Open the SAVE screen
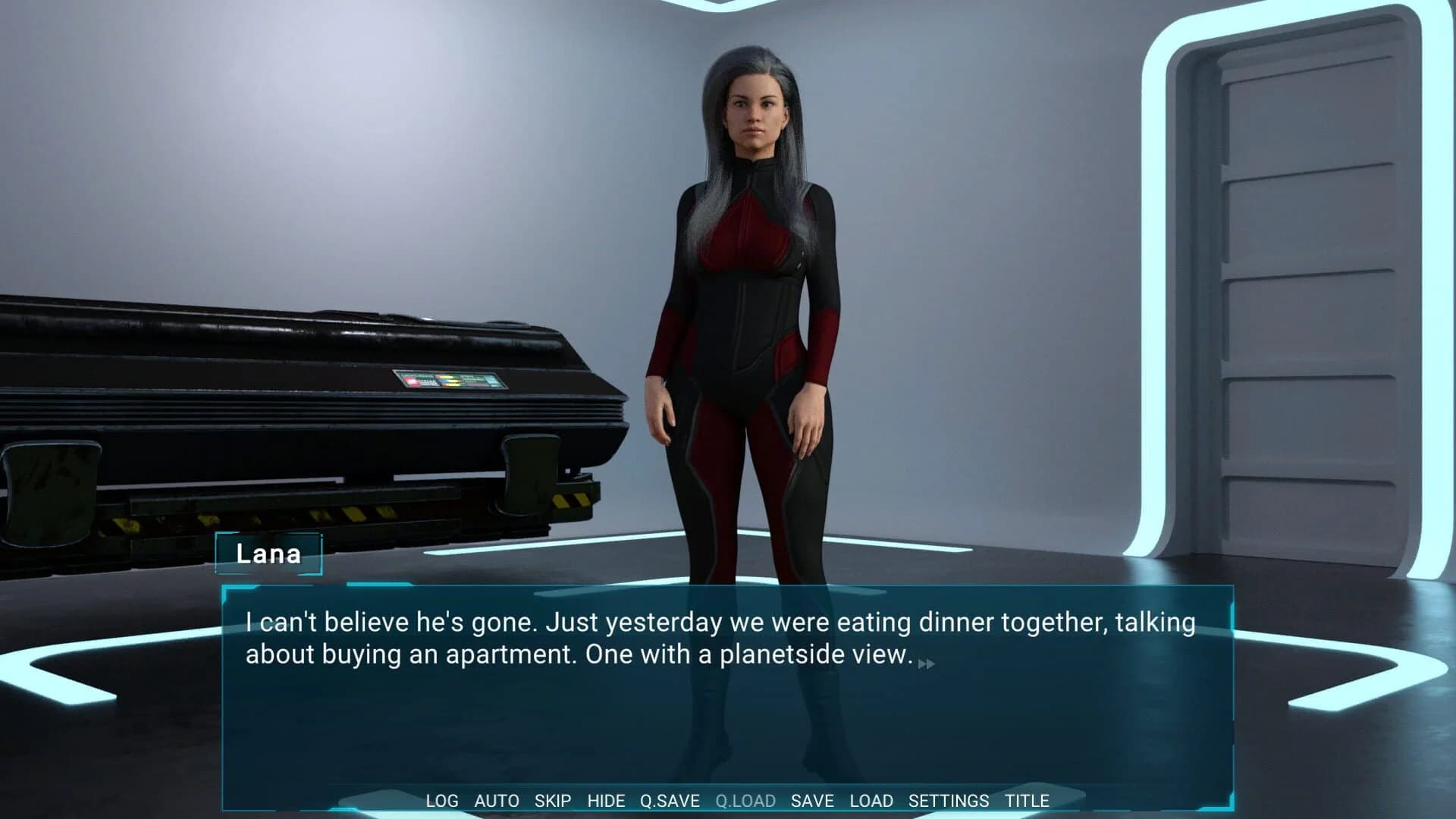1456x819 pixels. [x=811, y=800]
